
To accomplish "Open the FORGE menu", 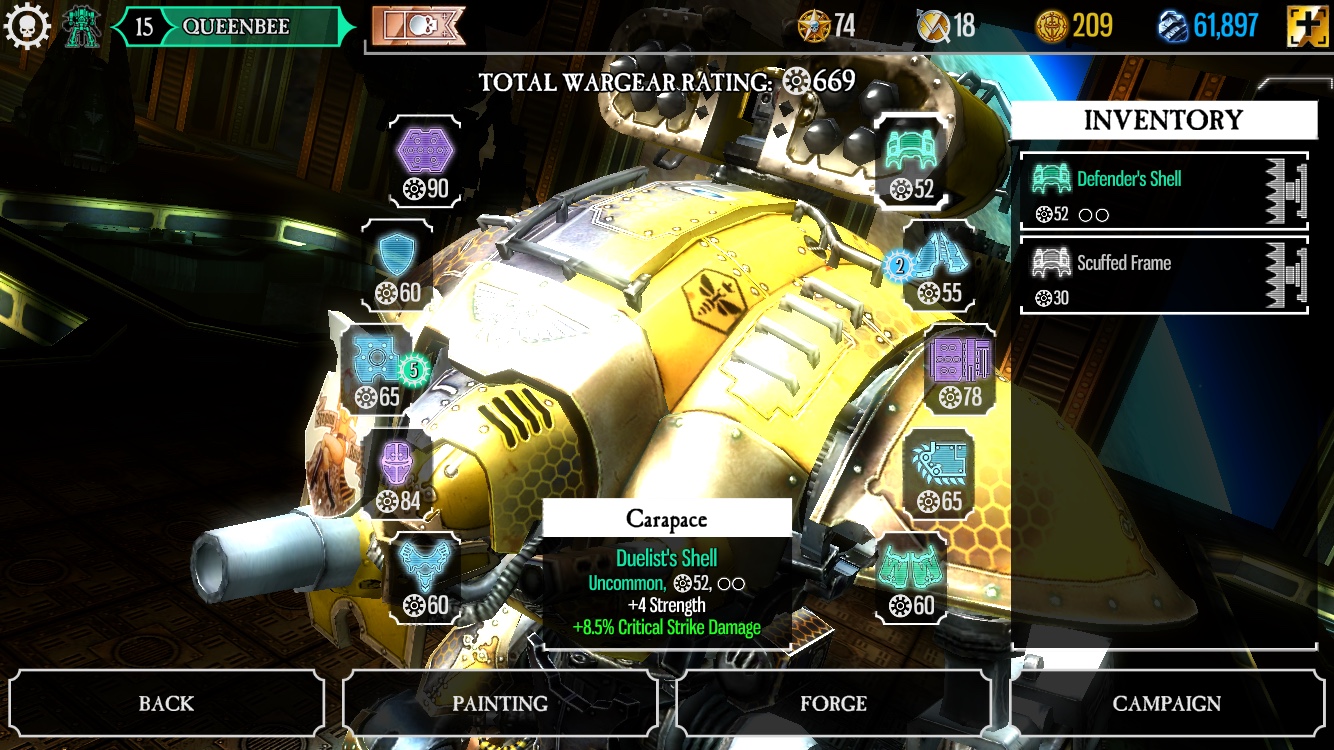I will pos(833,703).
